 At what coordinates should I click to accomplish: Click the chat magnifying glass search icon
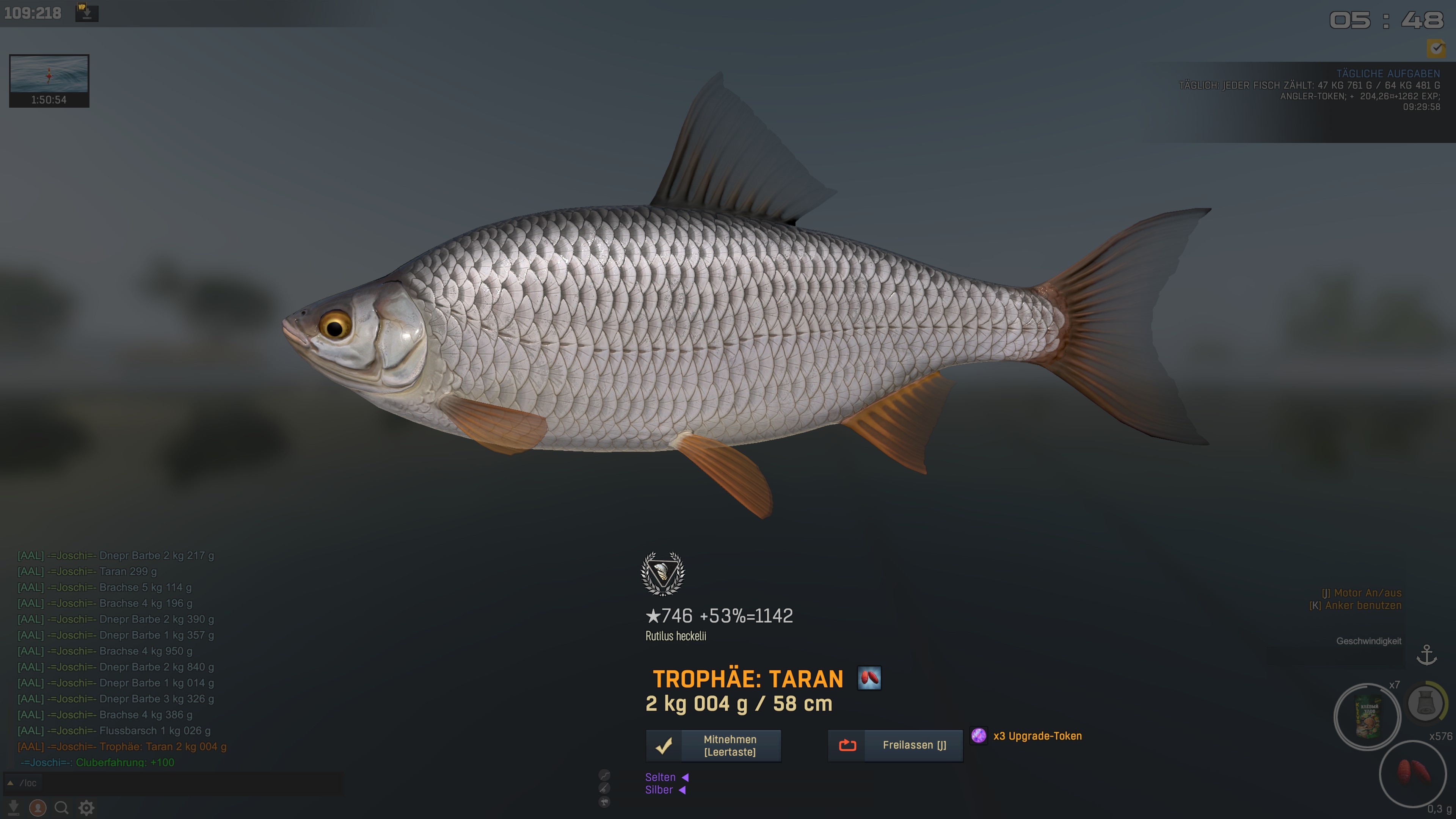click(x=61, y=808)
